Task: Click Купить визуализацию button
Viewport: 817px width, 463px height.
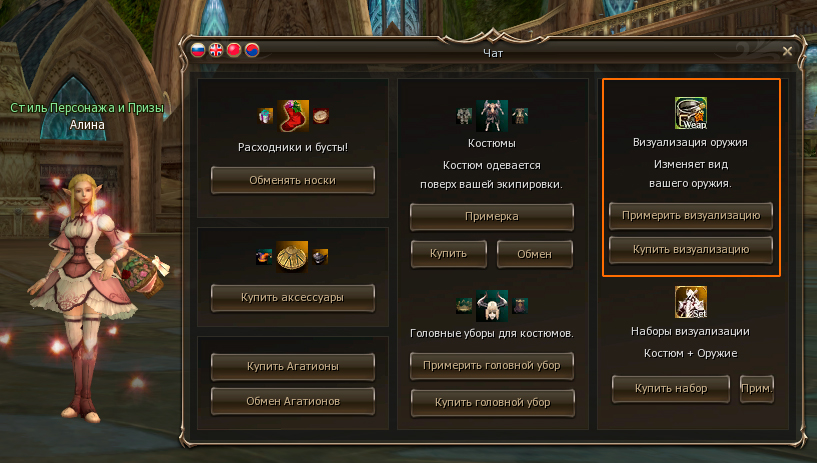Action: click(690, 248)
